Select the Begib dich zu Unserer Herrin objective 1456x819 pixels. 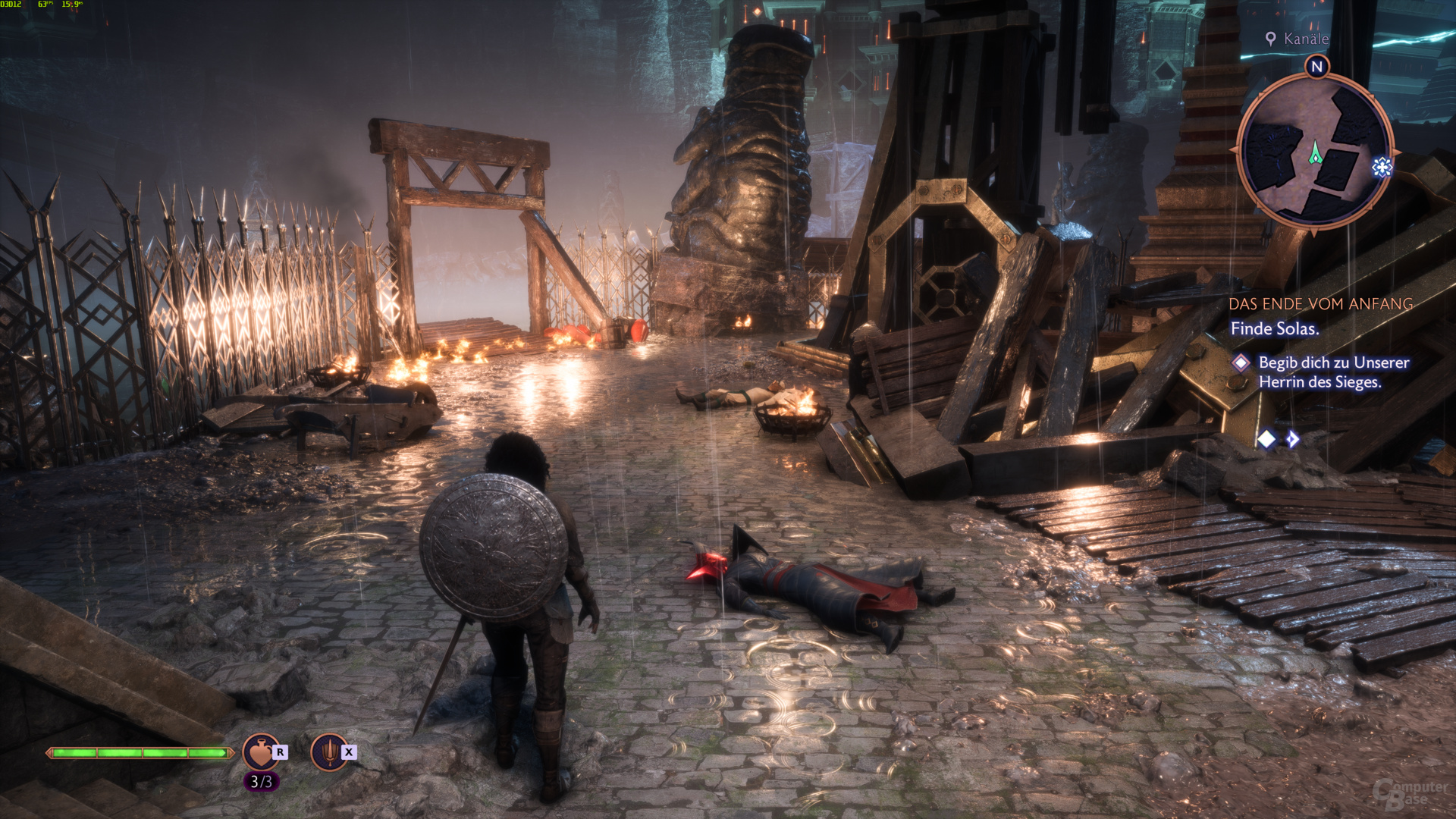[x=1333, y=372]
